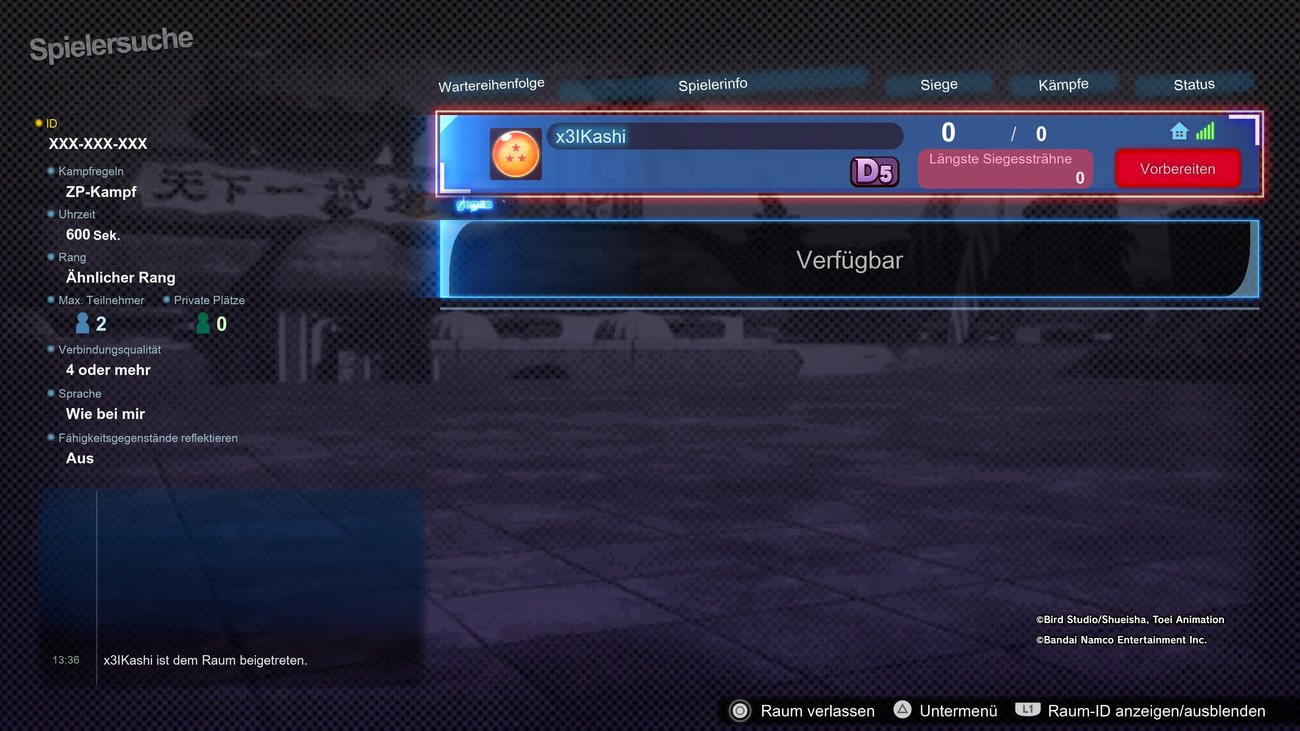Screen dimensions: 1300x731
Task: Switch to the Spielerinfo tab
Action: coord(712,84)
